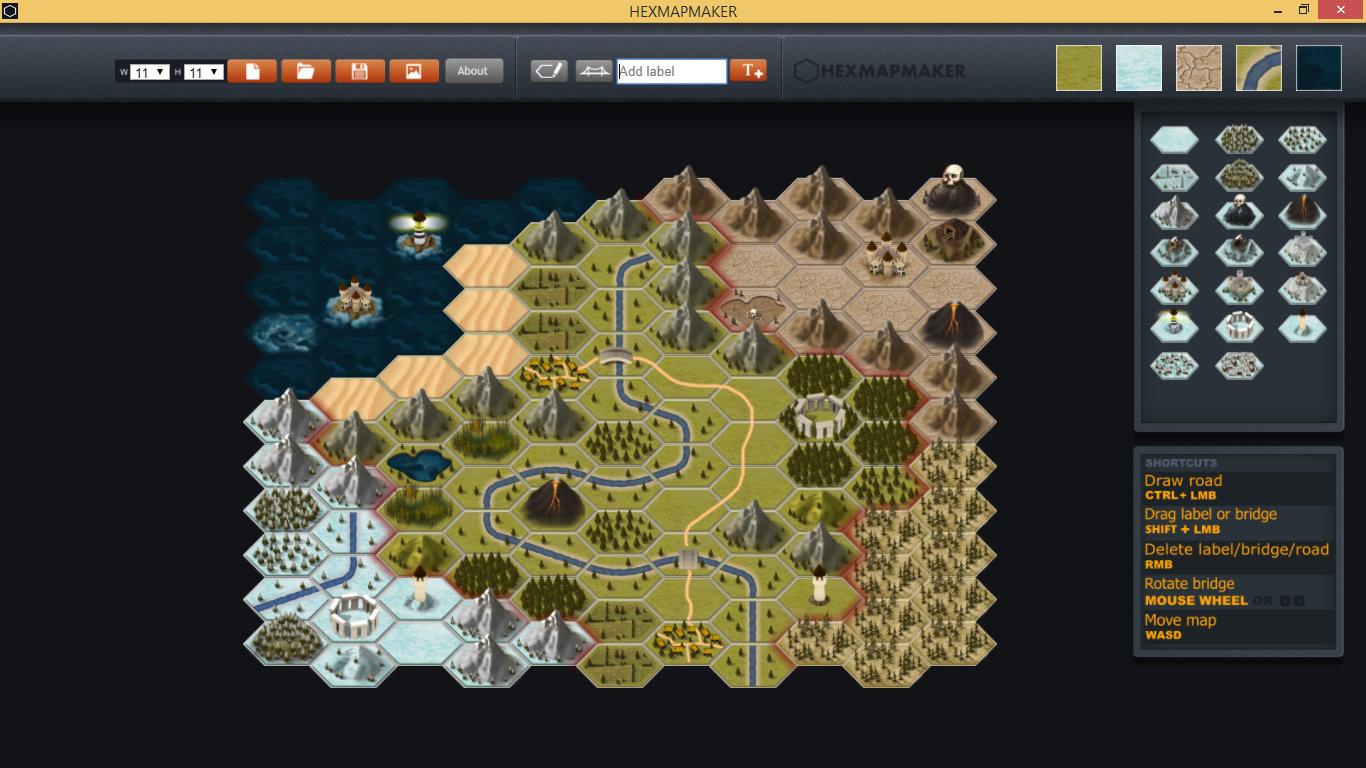Switch to the grassland terrain palette
The width and height of the screenshot is (1366, 768).
point(1079,67)
